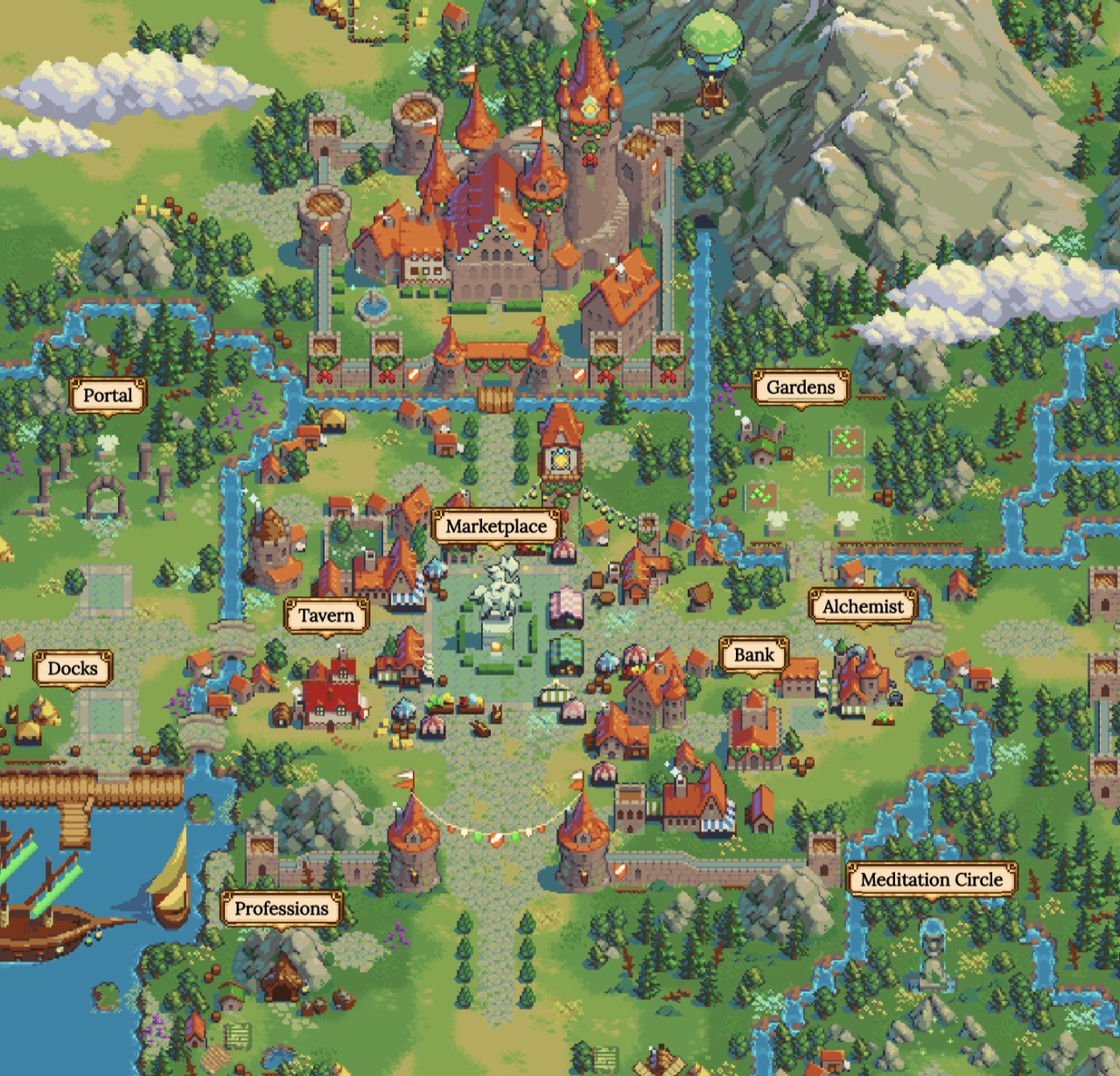The height and width of the screenshot is (1076, 1120).
Task: Open the Professions location
Action: coord(282,910)
